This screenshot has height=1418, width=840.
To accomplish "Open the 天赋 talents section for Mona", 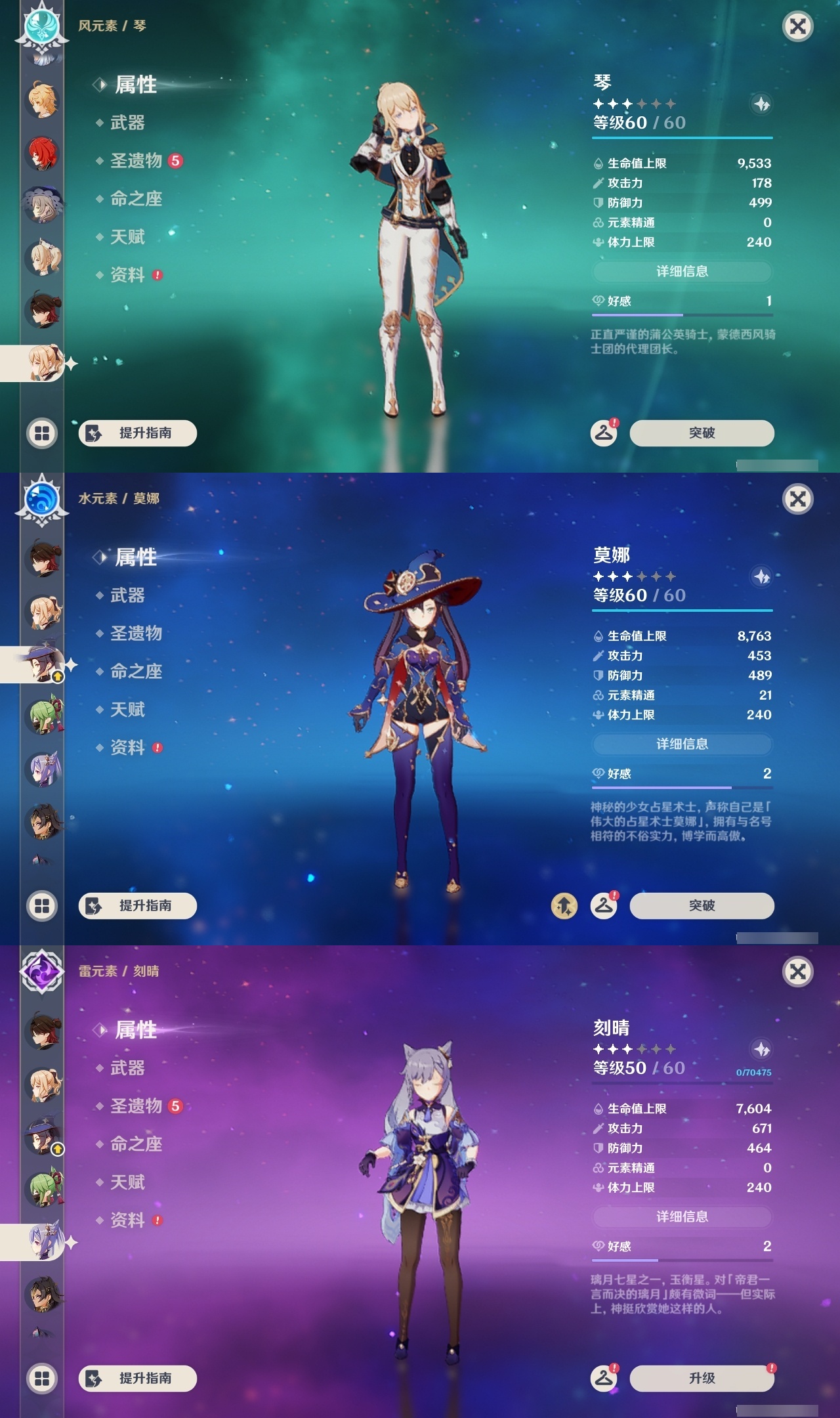I will click(128, 710).
